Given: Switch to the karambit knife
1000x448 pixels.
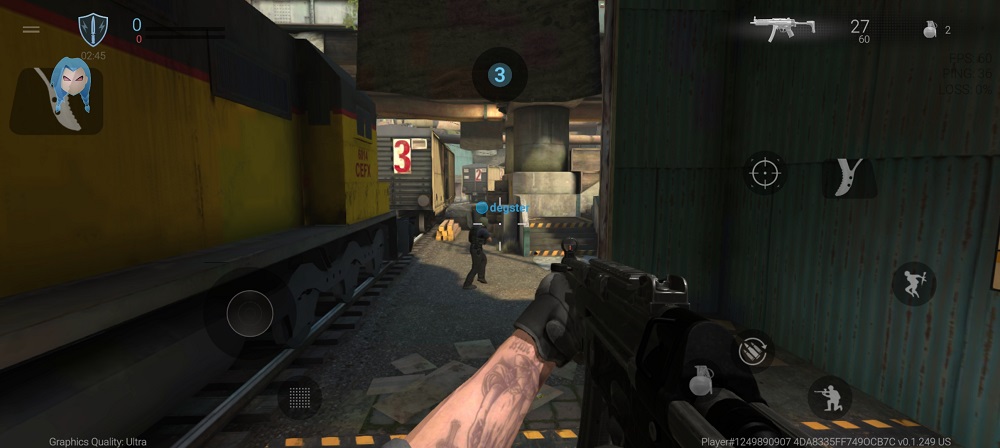Looking at the screenshot, I should click(848, 177).
